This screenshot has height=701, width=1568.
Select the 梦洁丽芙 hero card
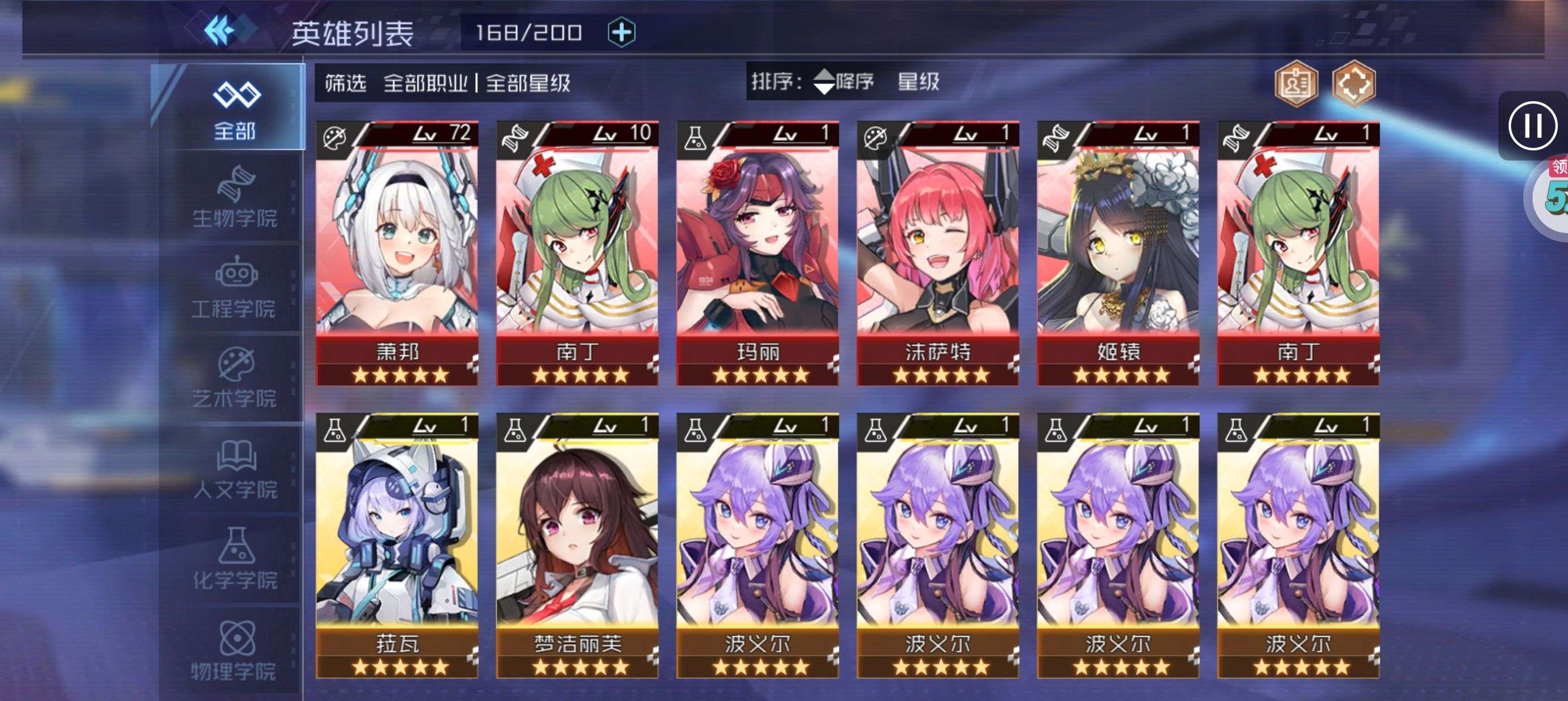[x=577, y=544]
